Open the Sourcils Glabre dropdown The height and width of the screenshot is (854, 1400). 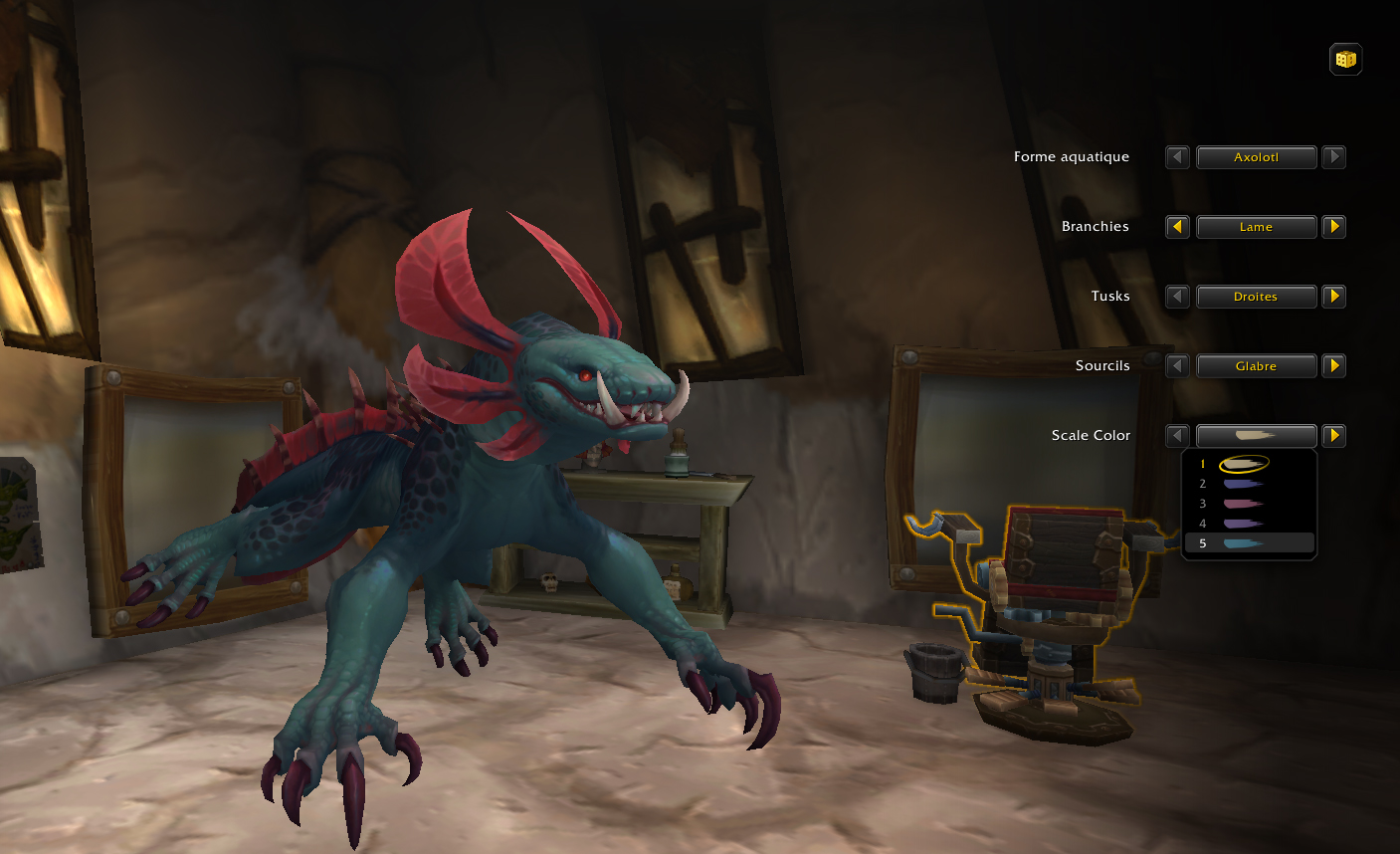pos(1256,366)
